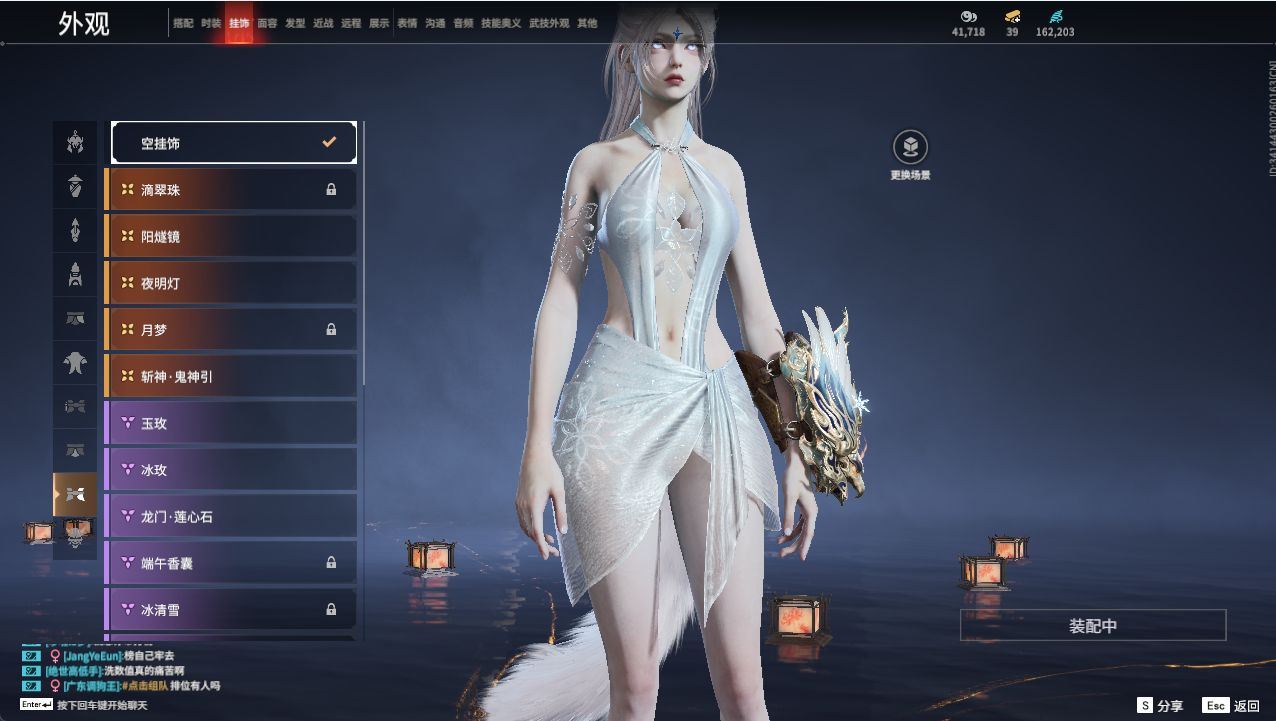This screenshot has width=1276, height=721.
Task: Click the 装配中 button
Action: tap(1093, 626)
